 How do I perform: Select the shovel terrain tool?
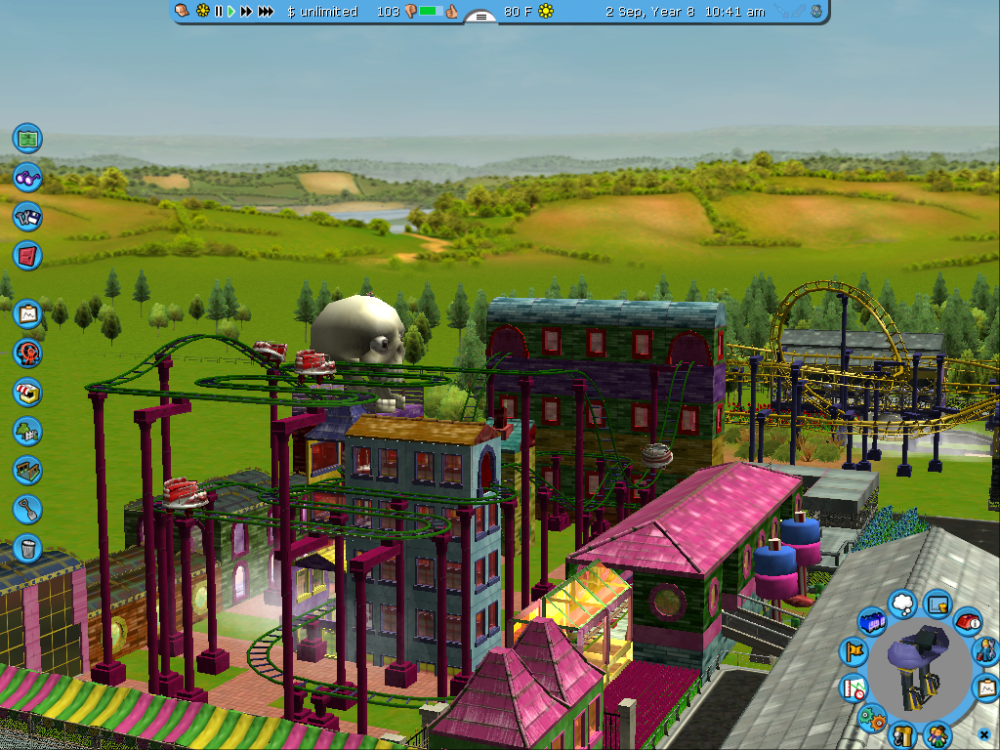click(27, 509)
